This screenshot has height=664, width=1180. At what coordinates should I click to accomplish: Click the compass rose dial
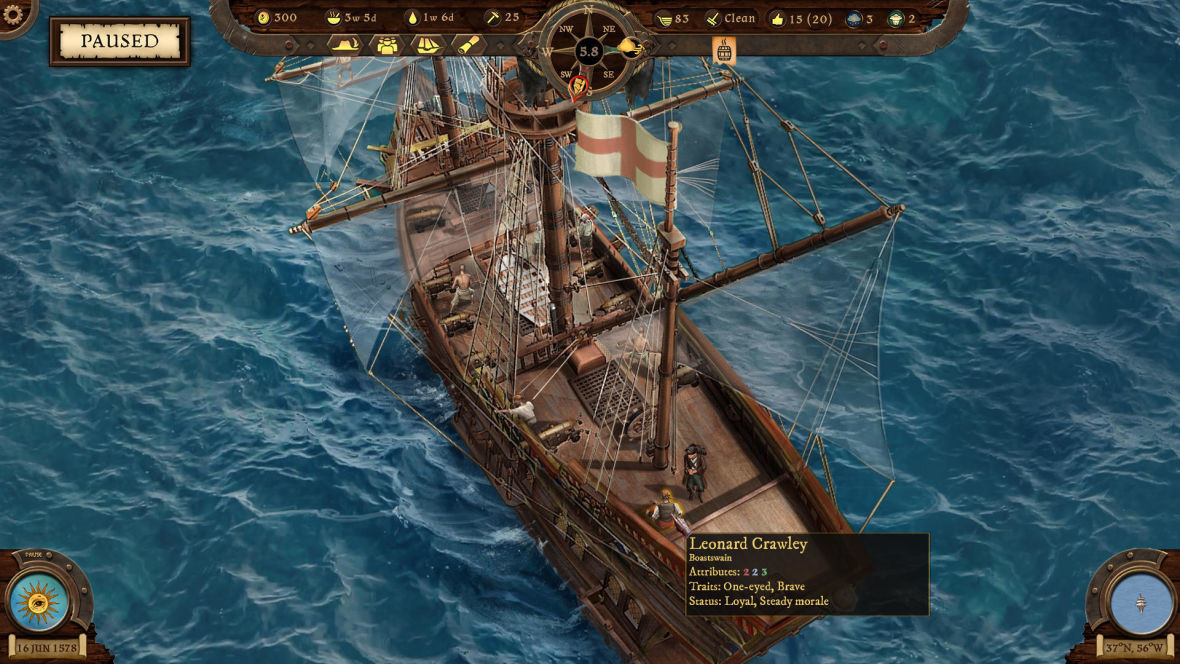click(x=588, y=50)
